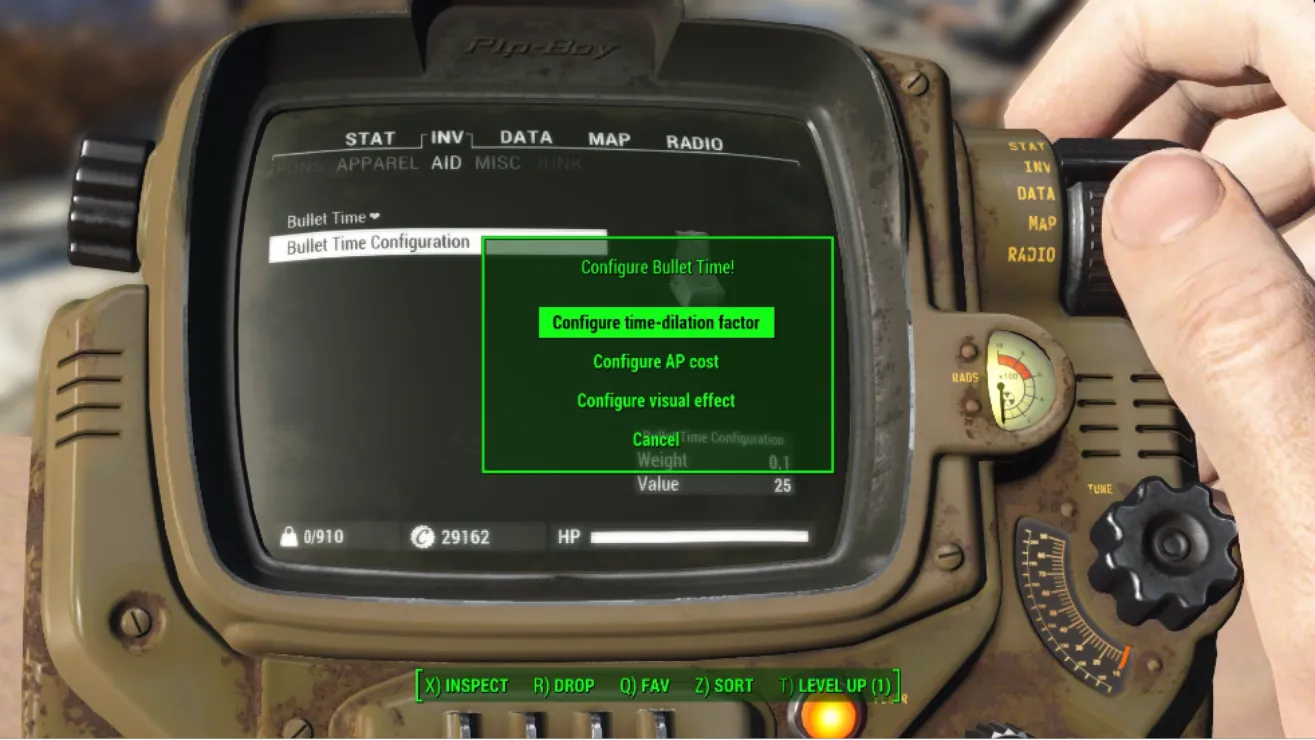Screen dimensions: 1315x740
Task: Open the MISC inventory category
Action: (497, 163)
